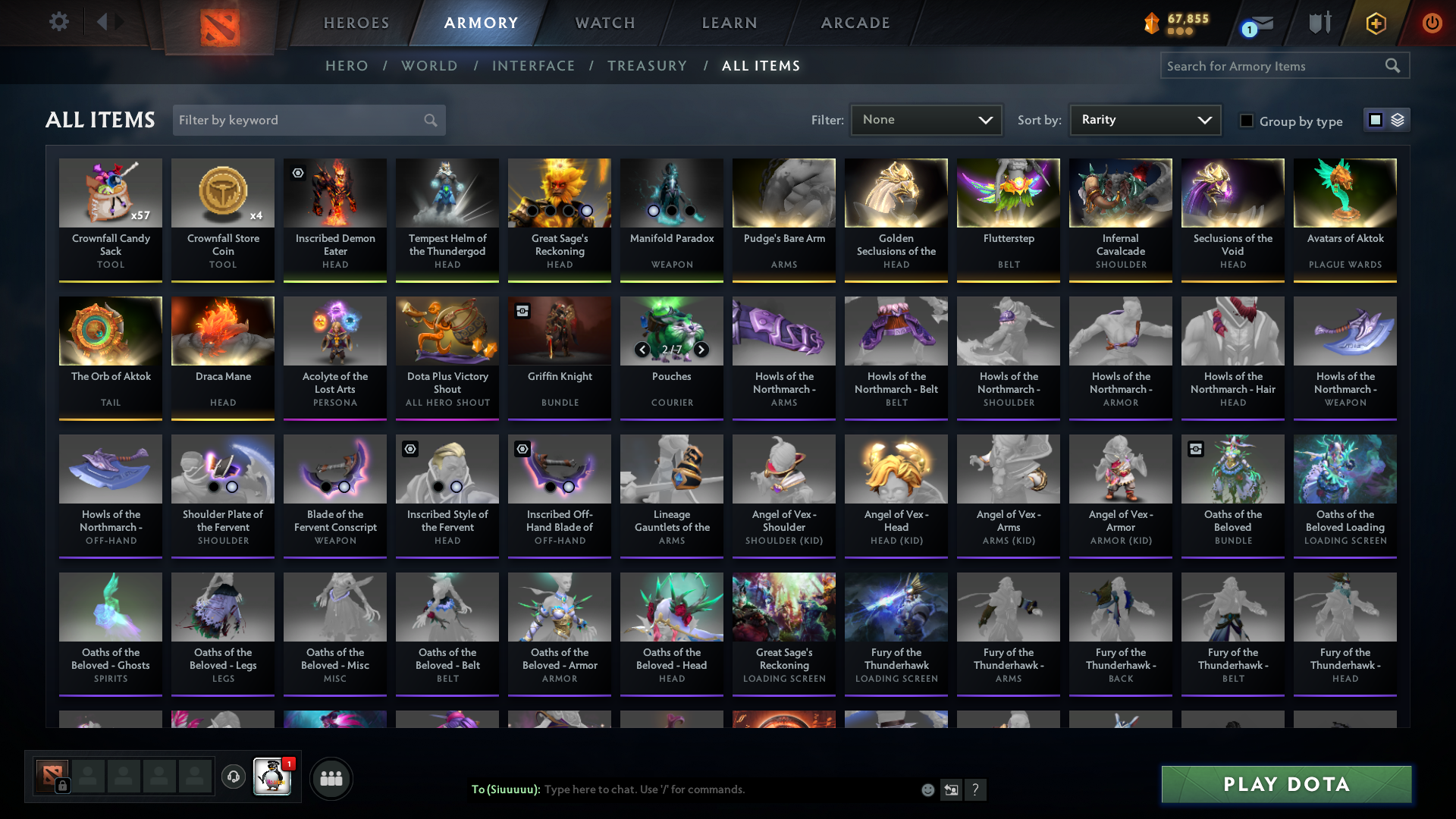The image size is (1456, 819).
Task: Open the gold plus hexagon store icon
Action: (1376, 23)
